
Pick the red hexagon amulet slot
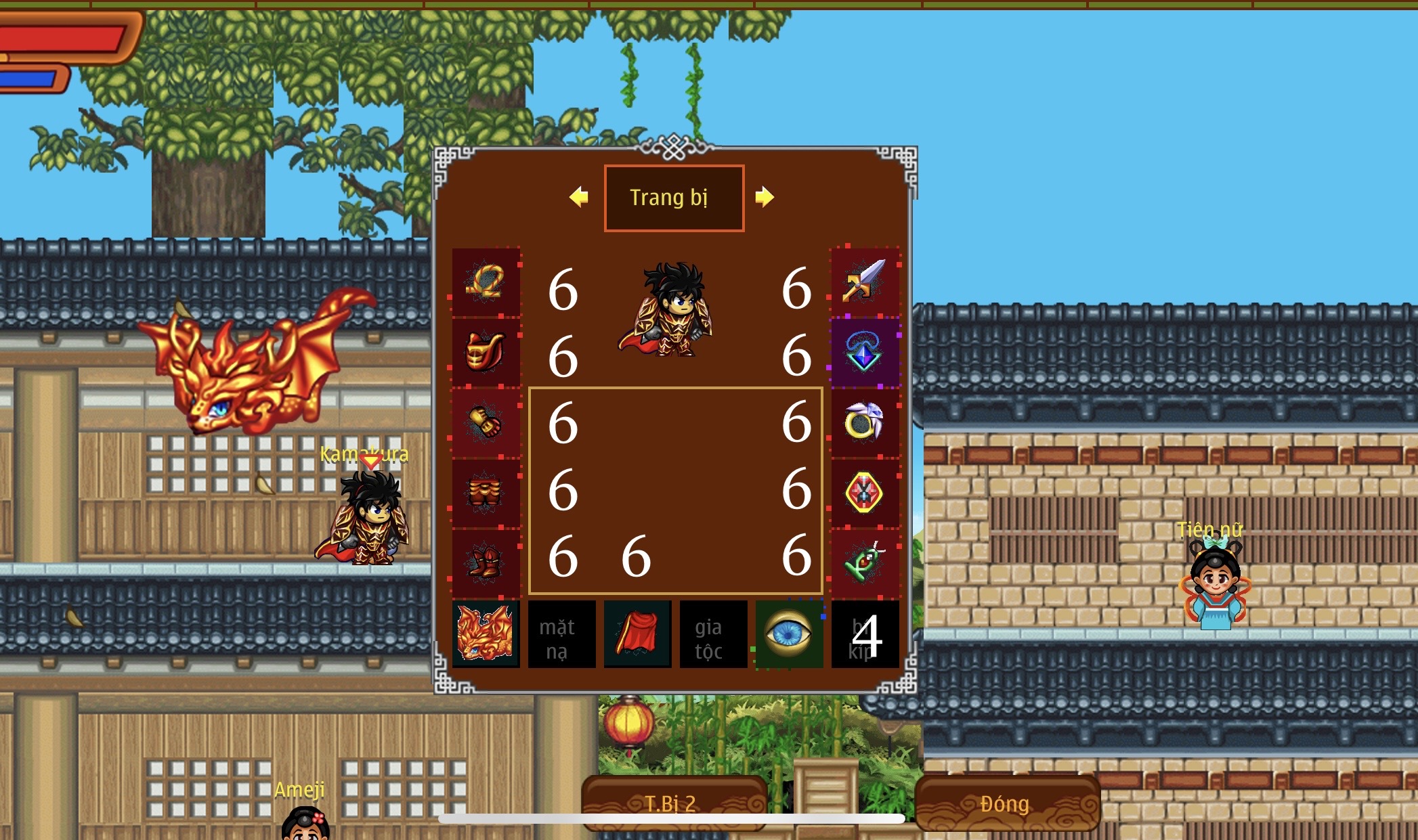864,493
